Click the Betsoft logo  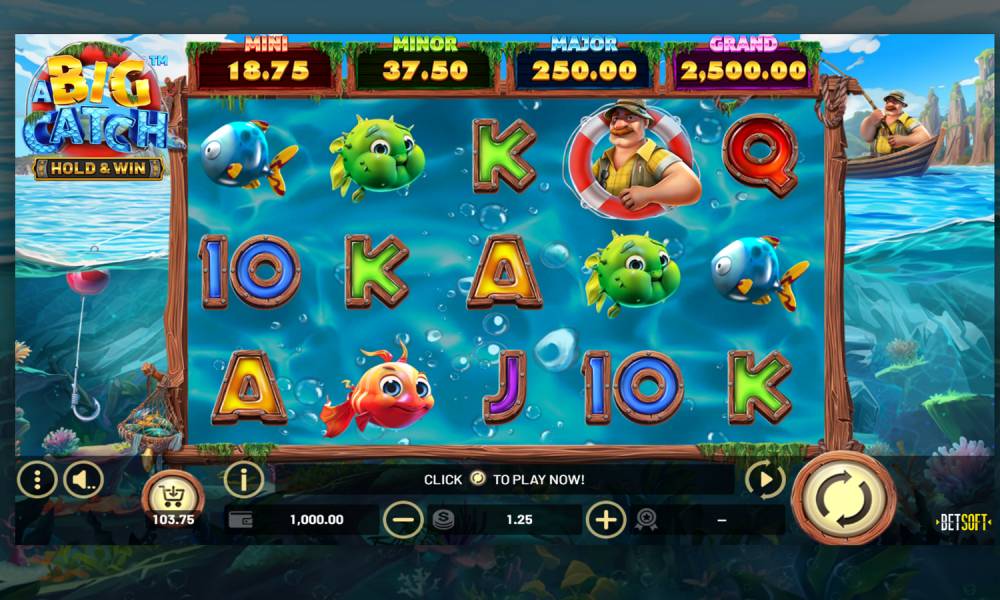[962, 522]
